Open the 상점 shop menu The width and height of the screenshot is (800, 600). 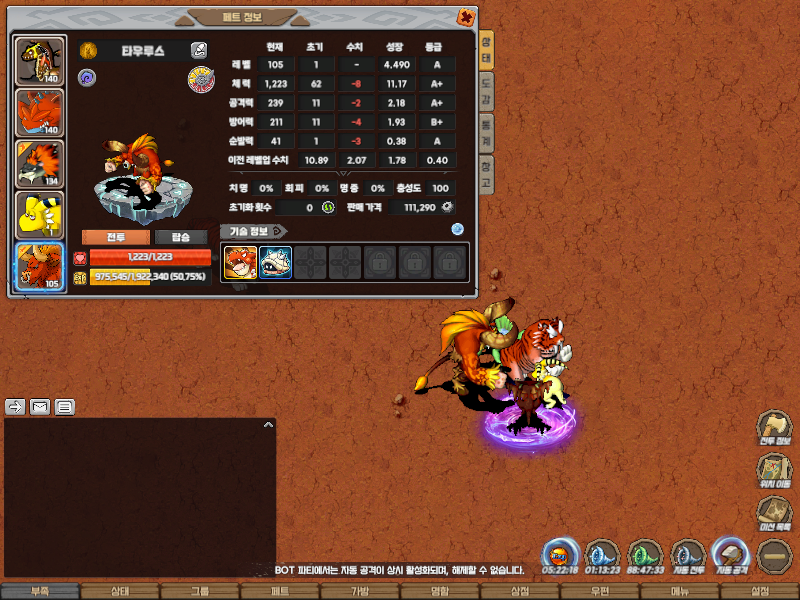tap(519, 592)
